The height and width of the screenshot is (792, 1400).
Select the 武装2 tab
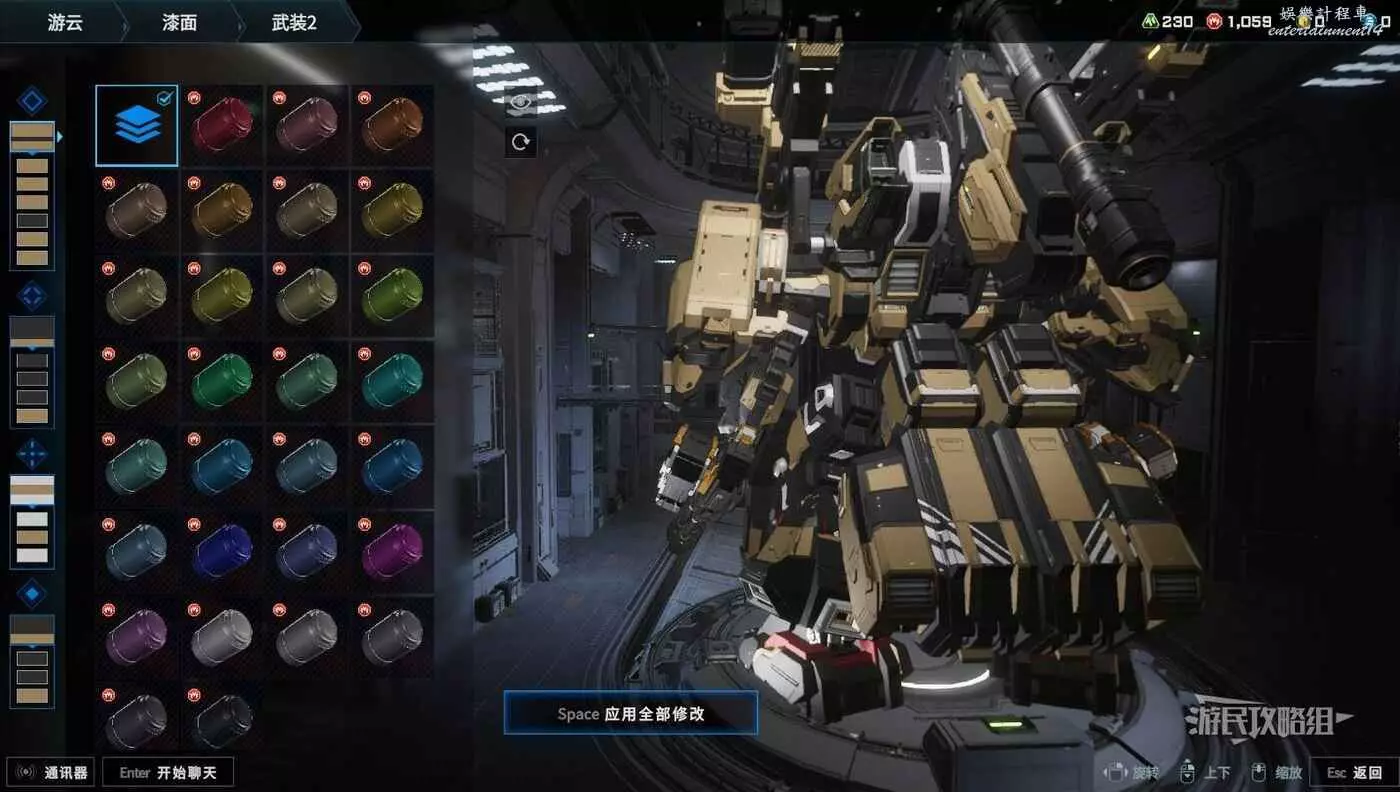point(294,22)
